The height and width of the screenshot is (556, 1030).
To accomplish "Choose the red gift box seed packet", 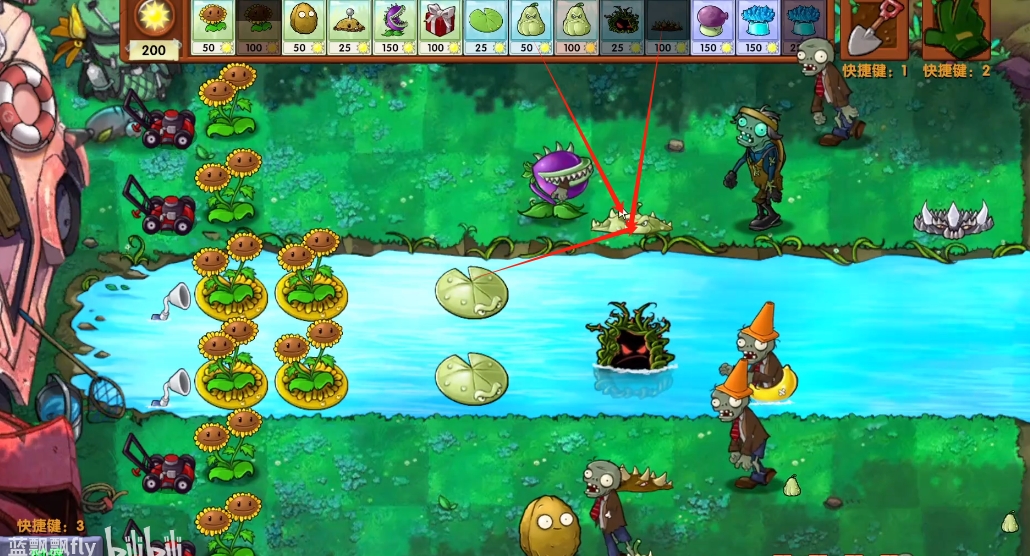I will (x=437, y=27).
